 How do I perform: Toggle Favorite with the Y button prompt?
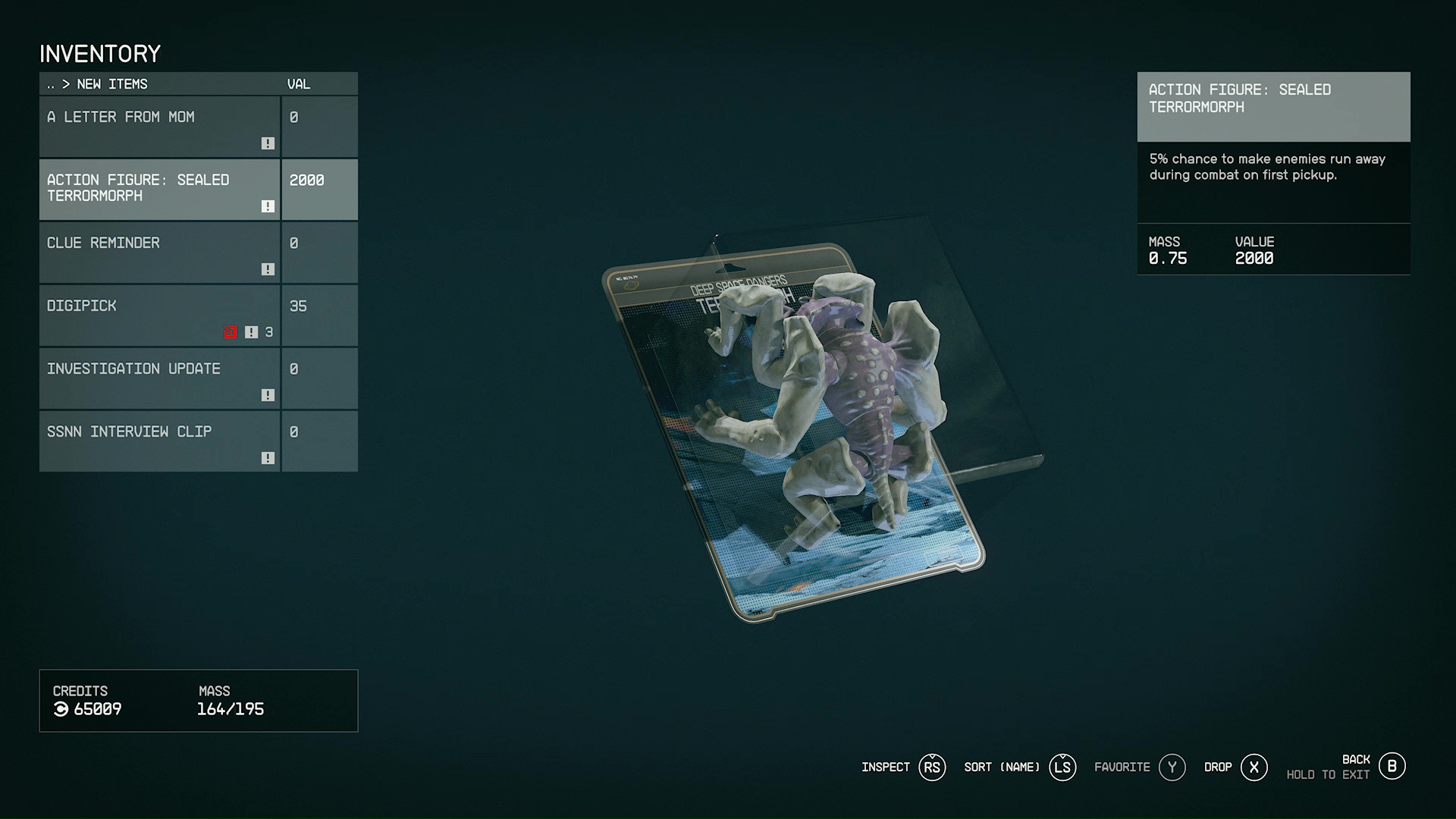1172,767
